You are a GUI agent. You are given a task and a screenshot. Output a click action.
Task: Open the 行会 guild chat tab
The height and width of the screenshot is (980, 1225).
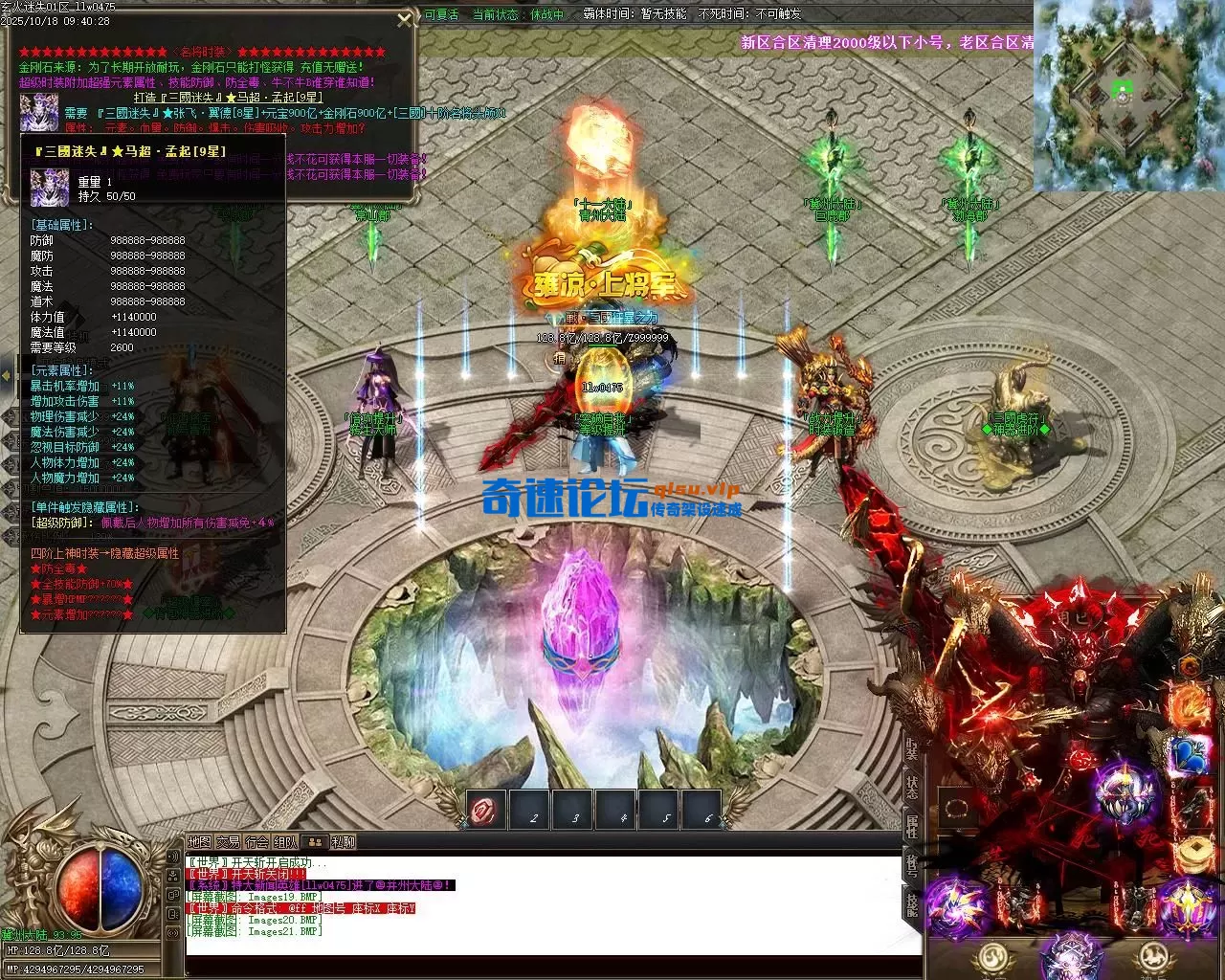pos(256,842)
